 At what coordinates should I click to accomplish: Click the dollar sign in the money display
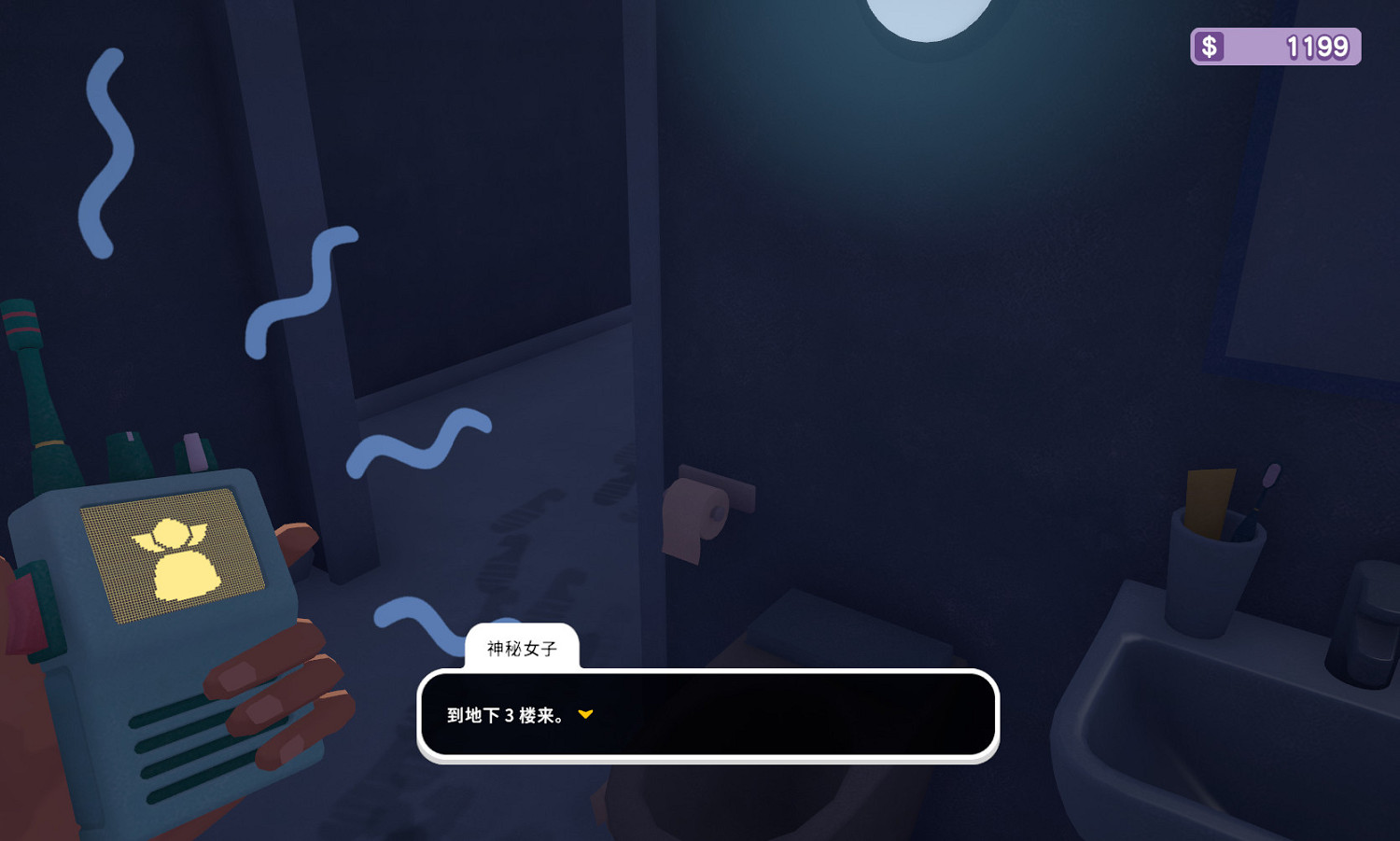coord(1211,45)
